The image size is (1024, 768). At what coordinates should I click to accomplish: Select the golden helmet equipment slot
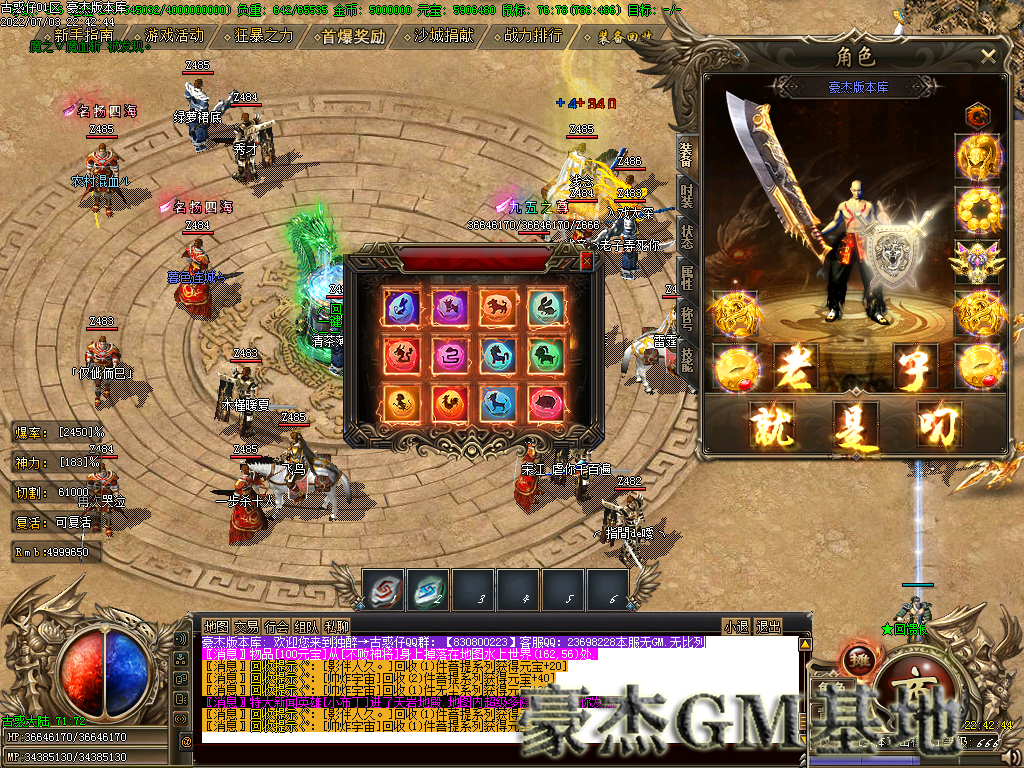(980, 156)
